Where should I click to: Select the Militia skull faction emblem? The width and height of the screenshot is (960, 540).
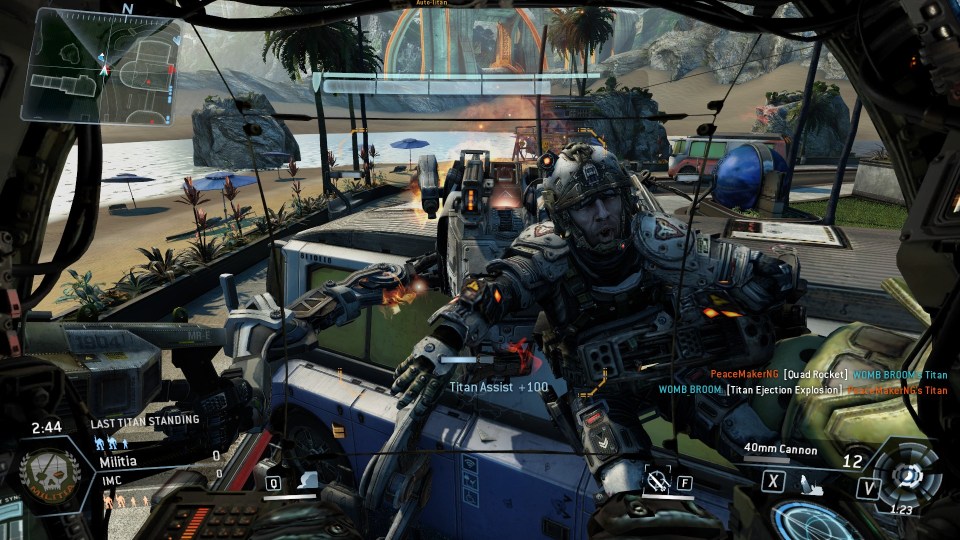(47, 473)
